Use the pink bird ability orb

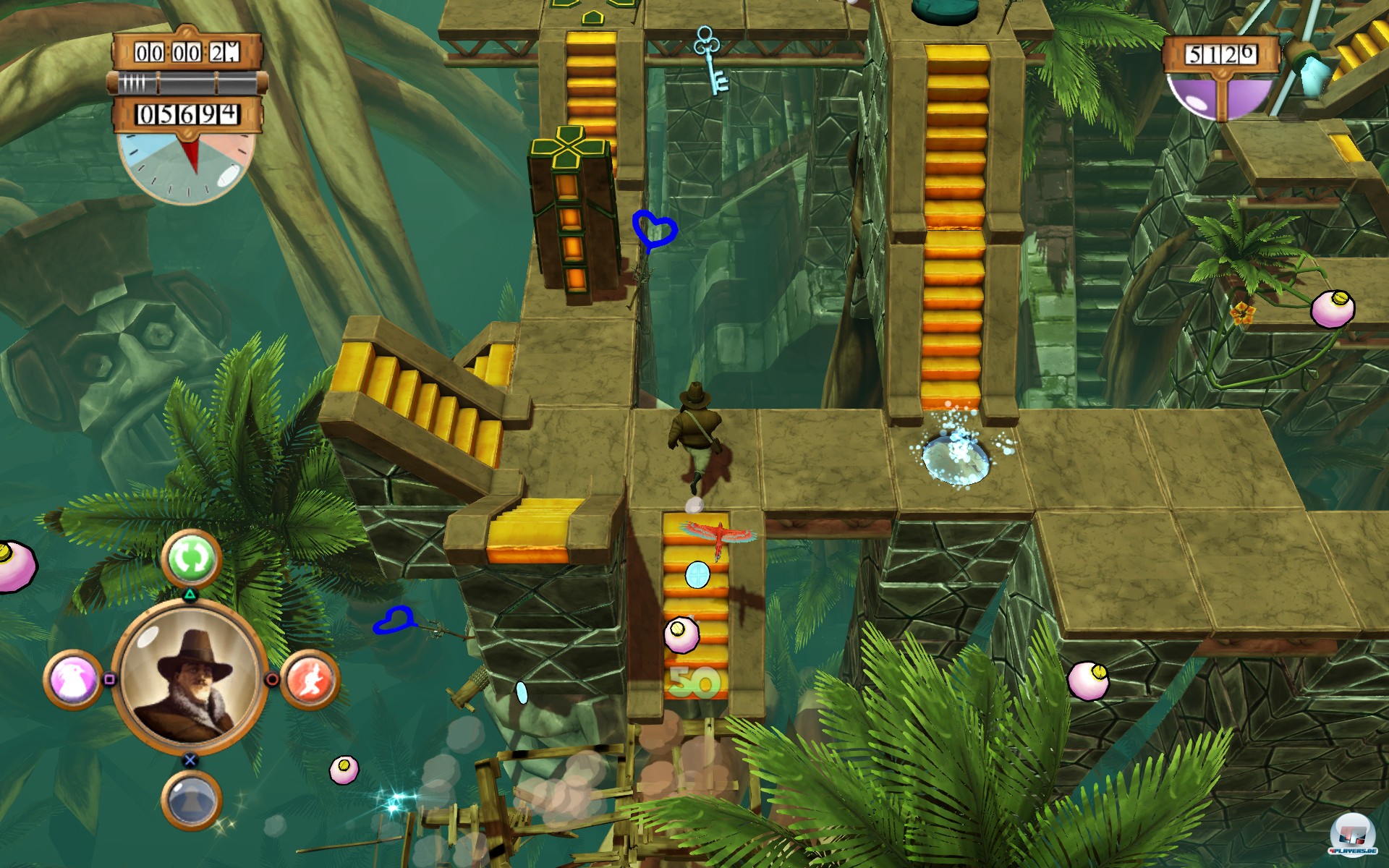pyautogui.click(x=73, y=680)
